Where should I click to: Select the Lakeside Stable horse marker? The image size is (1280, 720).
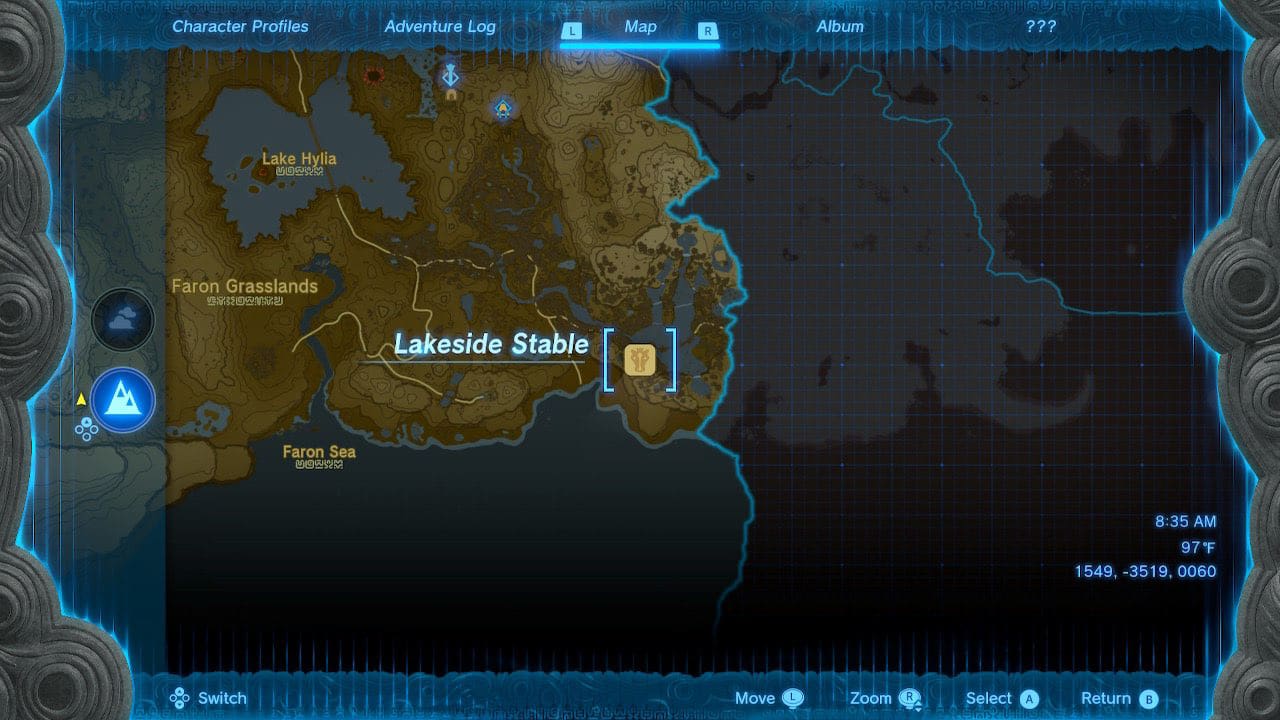[x=640, y=360]
